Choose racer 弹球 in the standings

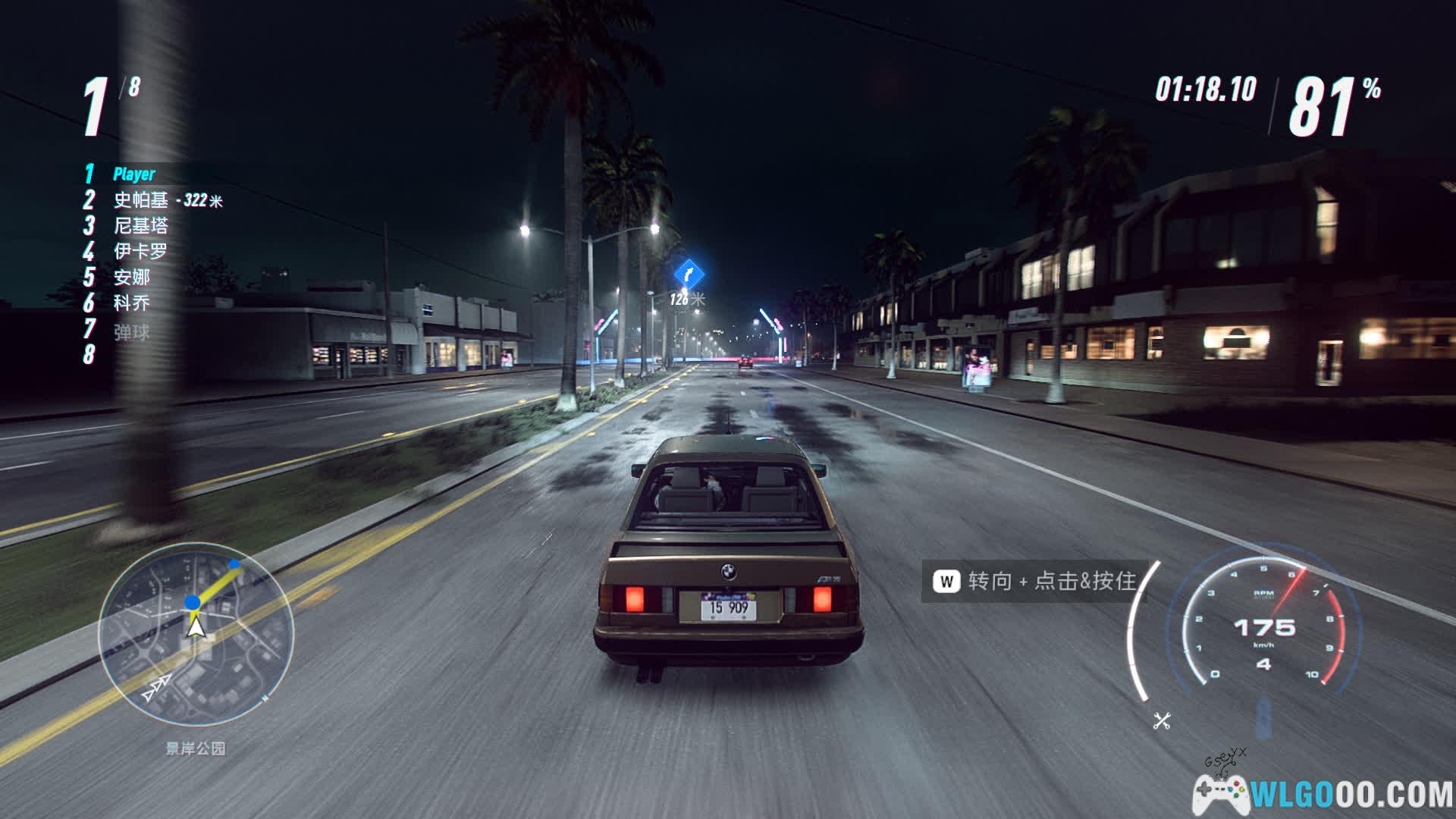pyautogui.click(x=132, y=332)
